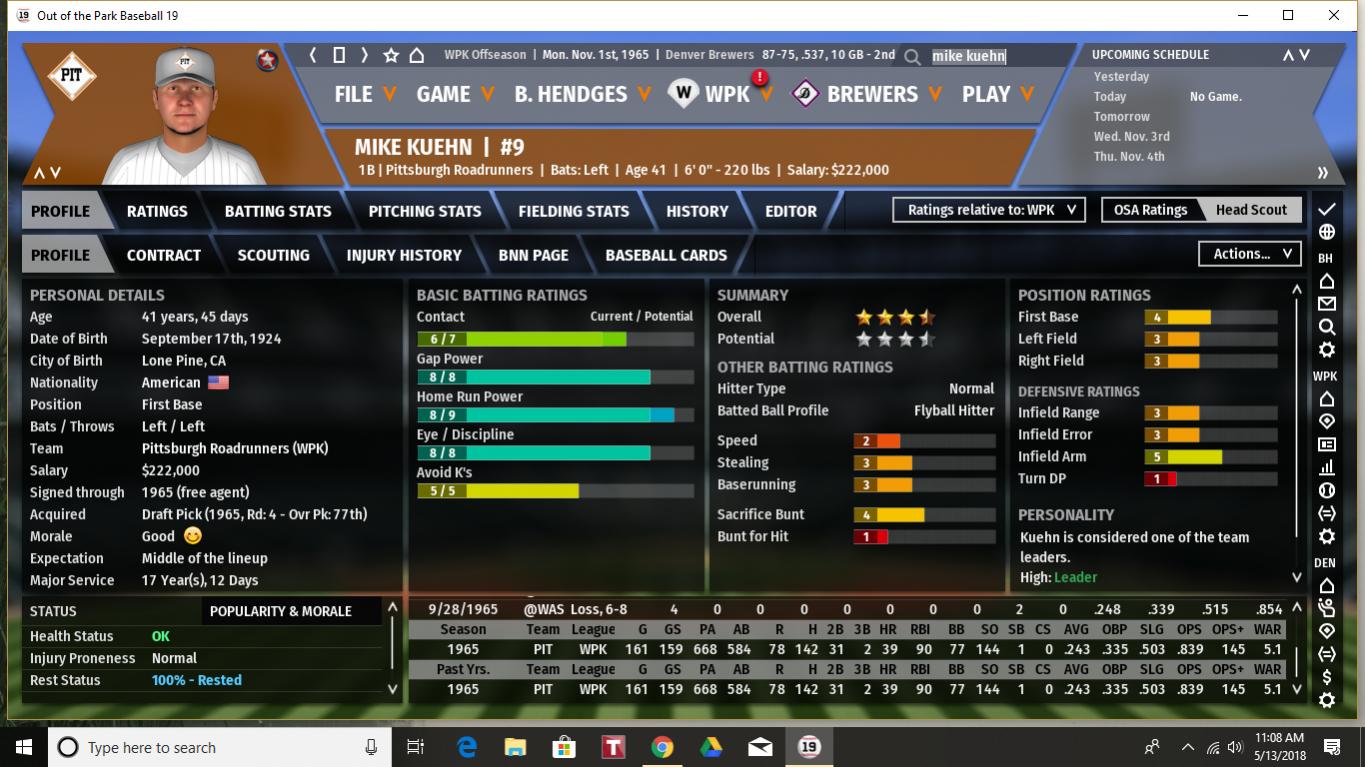Expand the Ratings relative to WPK dropdown
This screenshot has height=767, width=1365.
[989, 210]
